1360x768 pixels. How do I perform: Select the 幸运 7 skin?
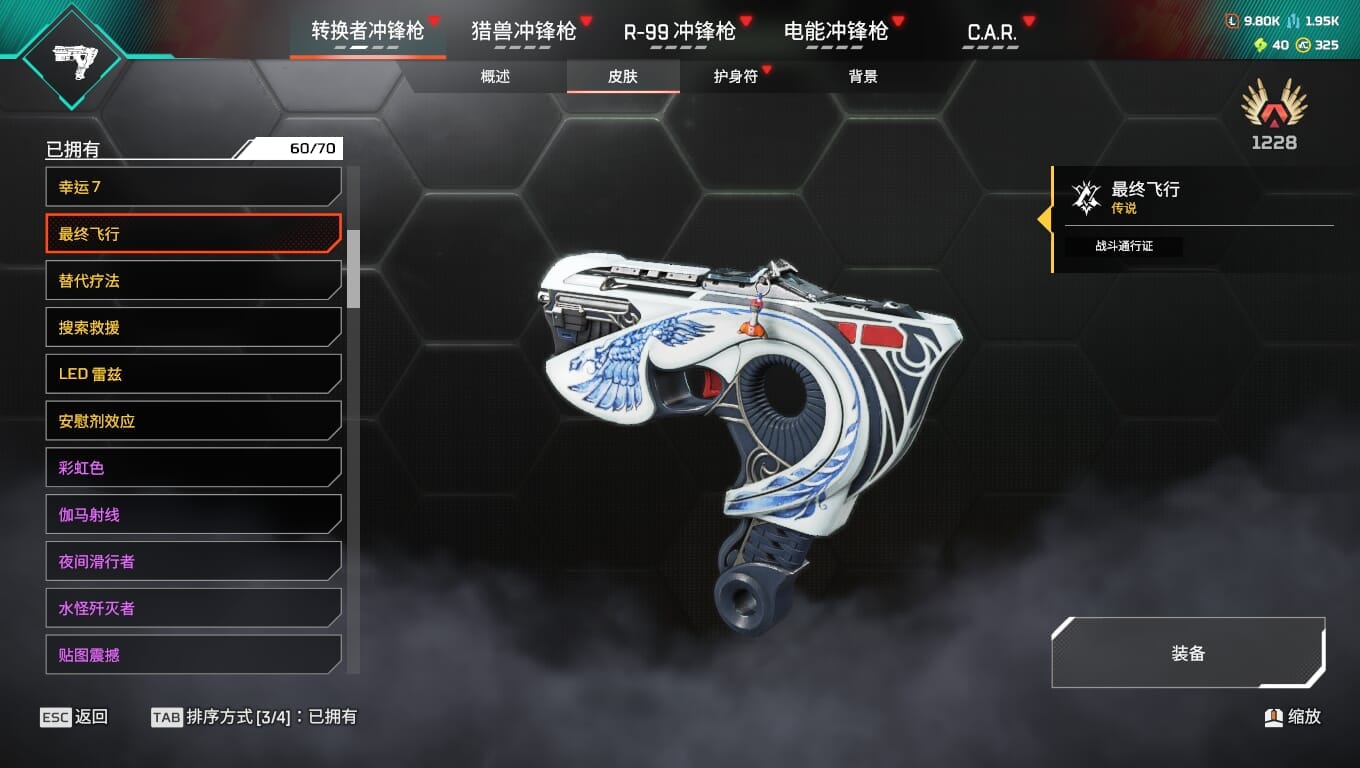pos(193,187)
